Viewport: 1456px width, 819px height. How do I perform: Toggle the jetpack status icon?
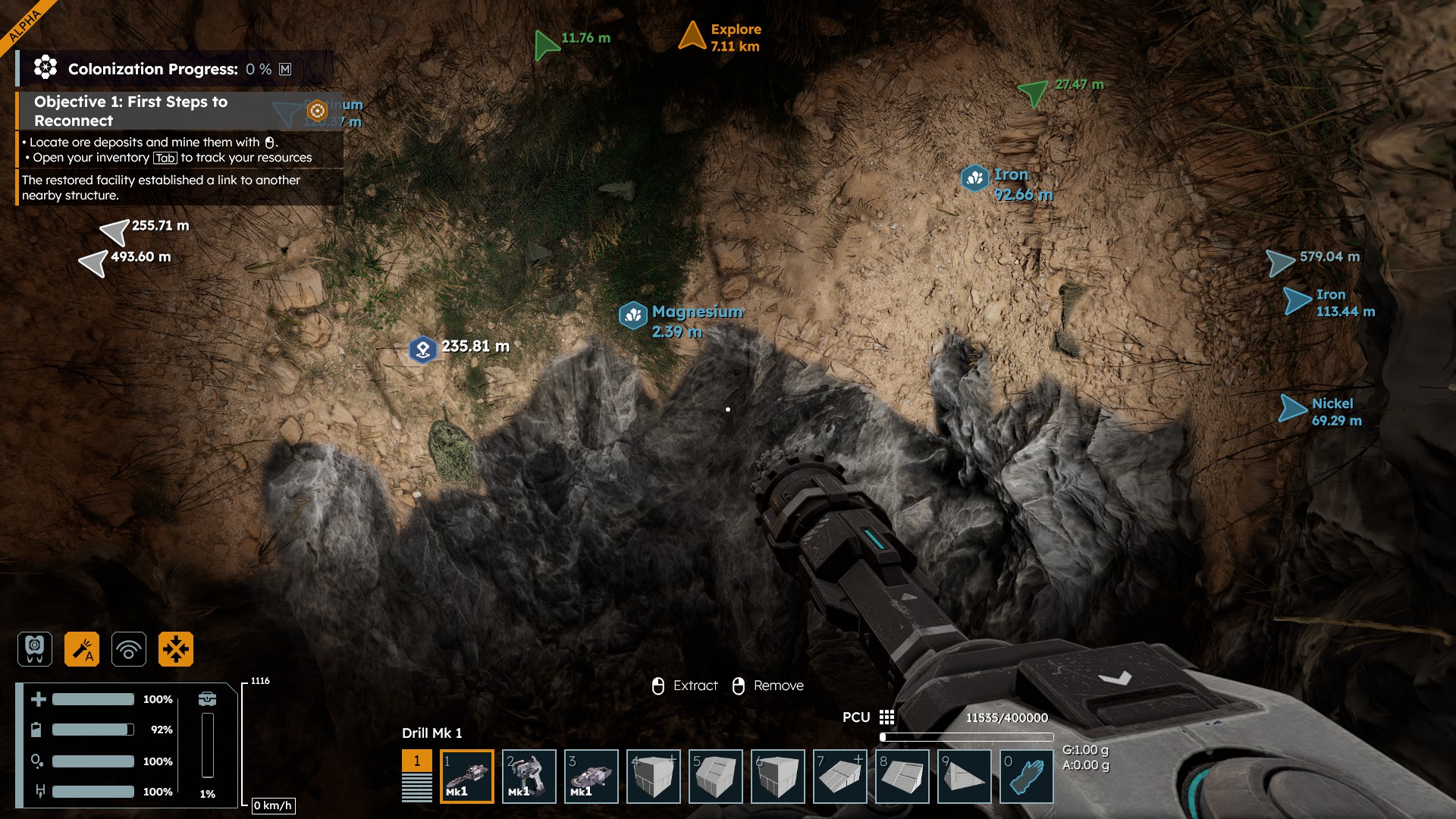[35, 649]
